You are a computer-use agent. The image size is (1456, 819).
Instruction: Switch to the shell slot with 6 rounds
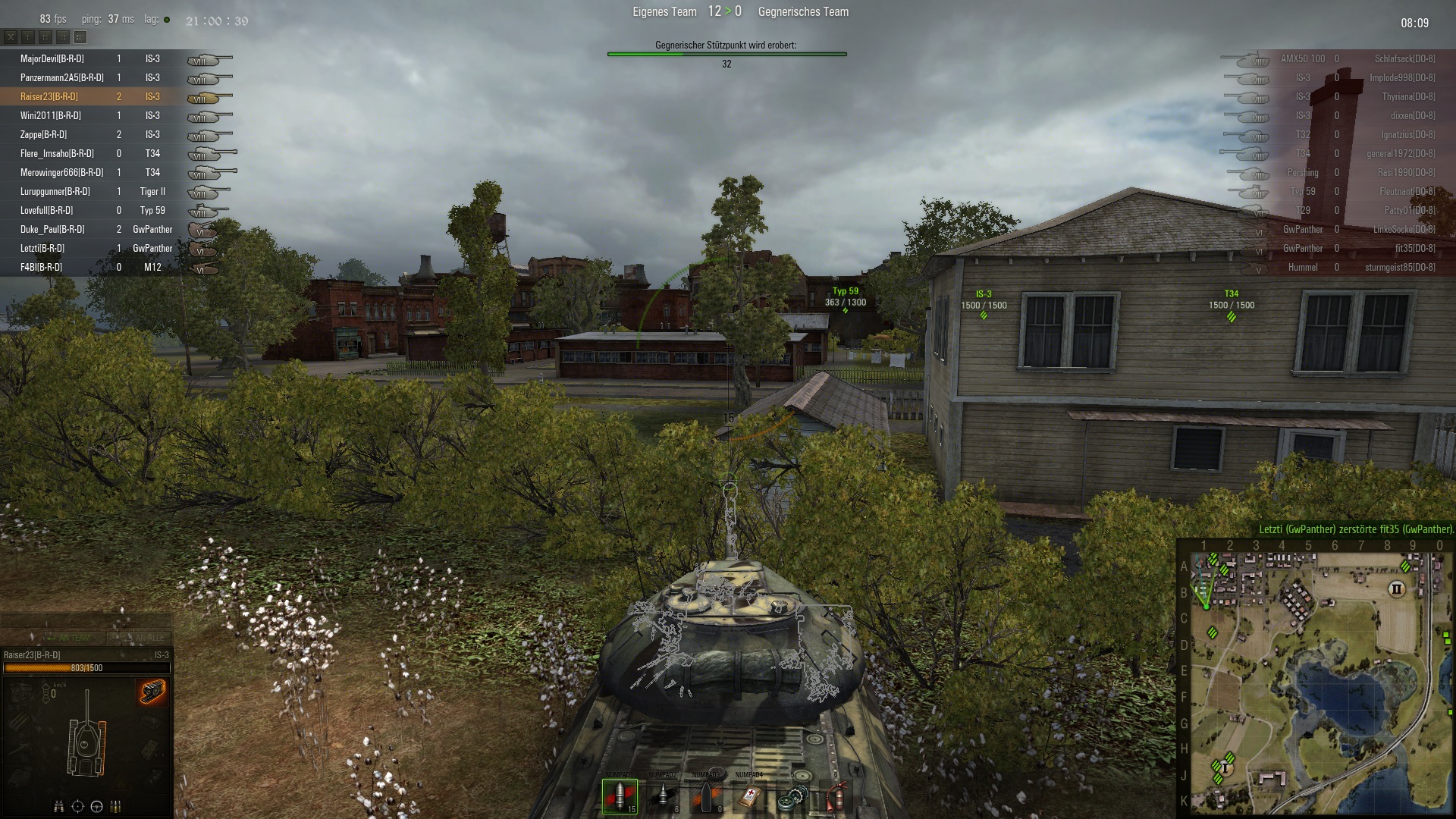coord(663,796)
